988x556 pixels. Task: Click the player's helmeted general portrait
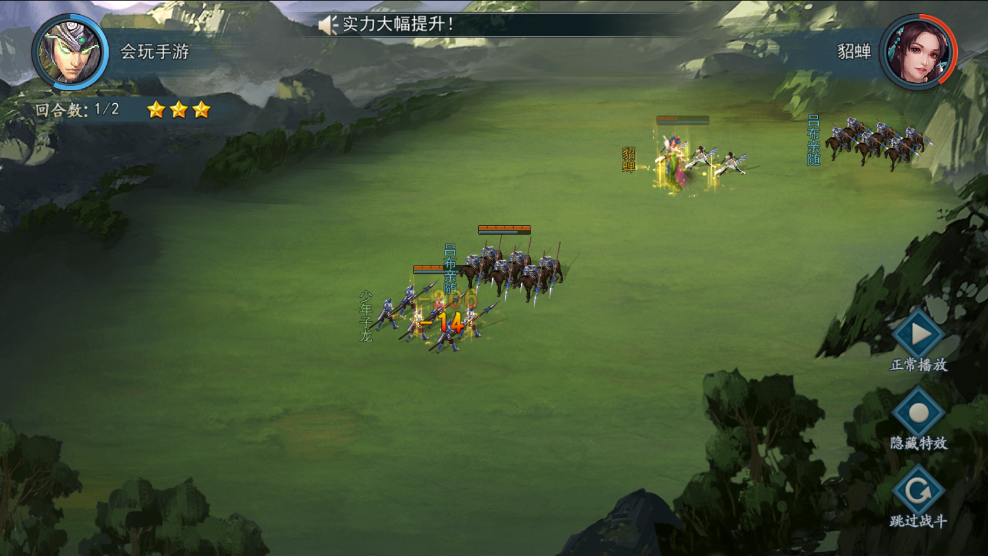point(70,49)
